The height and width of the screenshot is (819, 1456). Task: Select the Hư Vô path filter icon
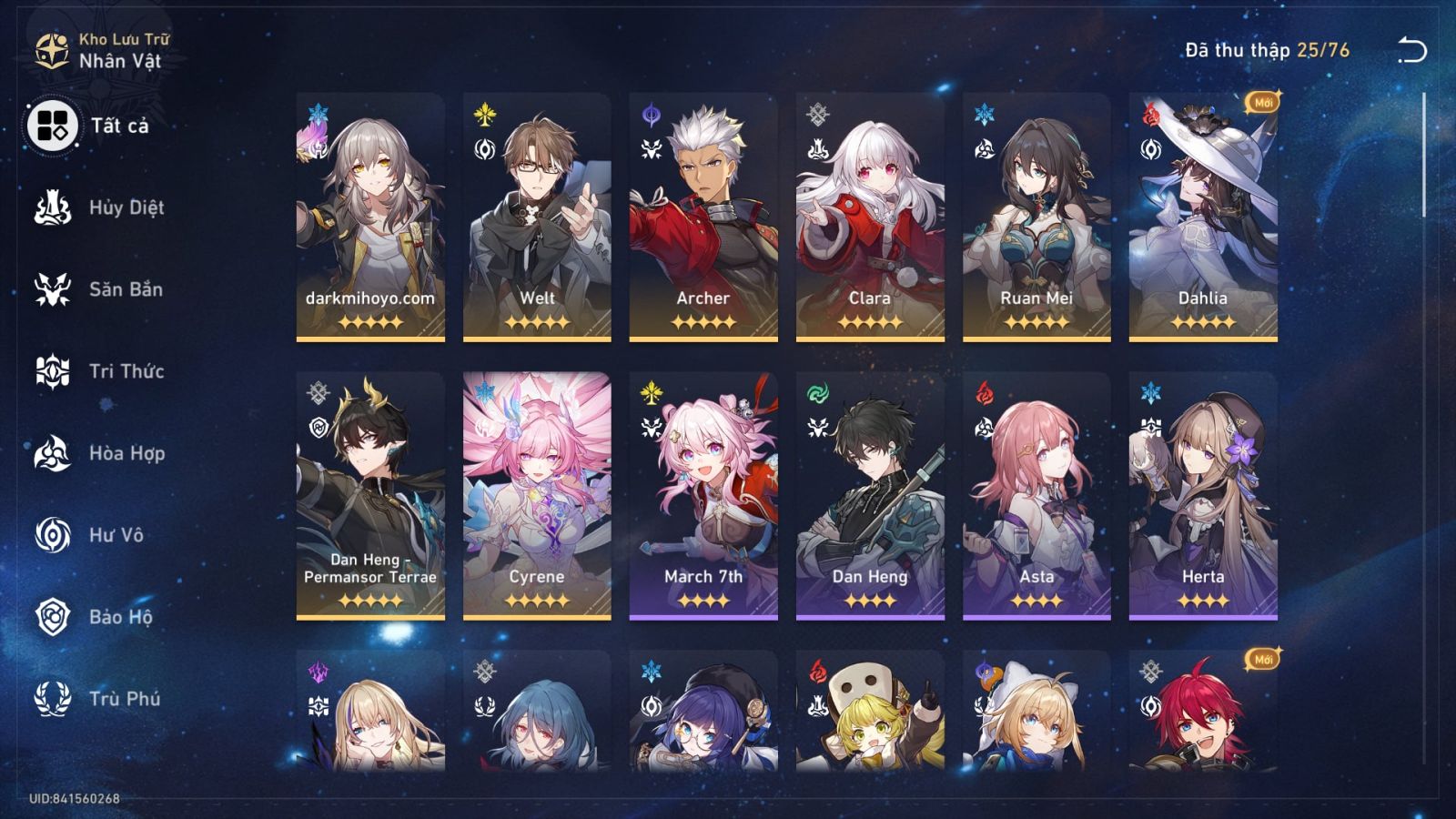coord(53,535)
